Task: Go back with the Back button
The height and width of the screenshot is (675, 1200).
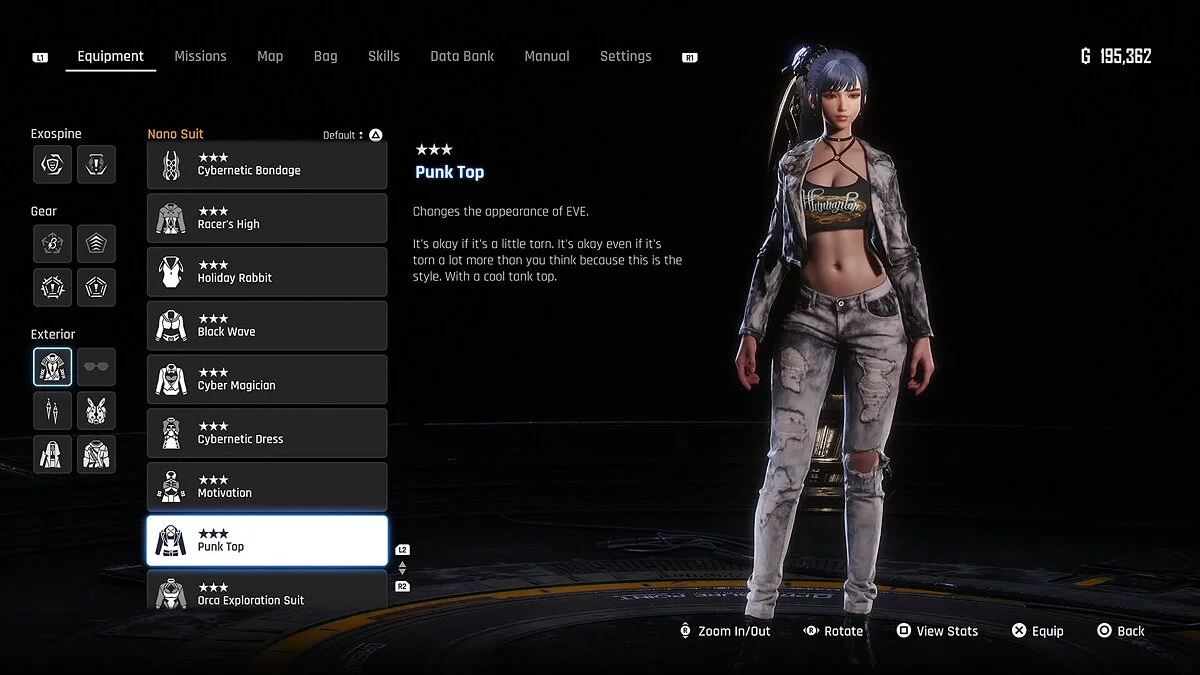Action: click(1121, 631)
